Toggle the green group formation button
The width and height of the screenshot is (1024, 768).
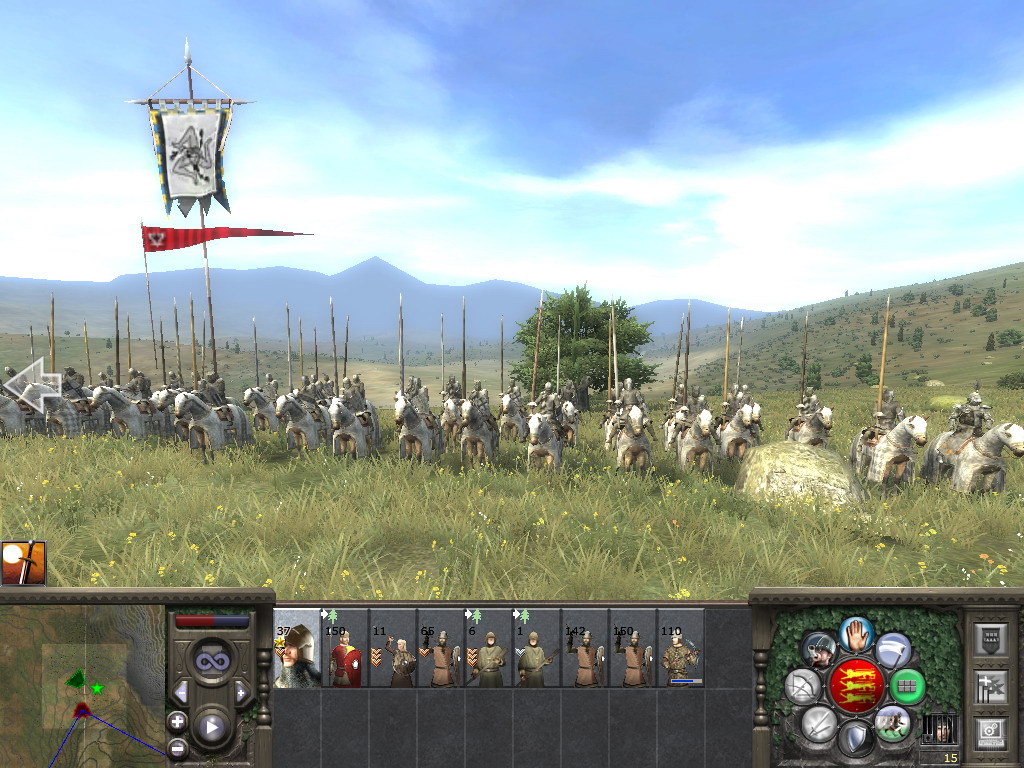907,686
